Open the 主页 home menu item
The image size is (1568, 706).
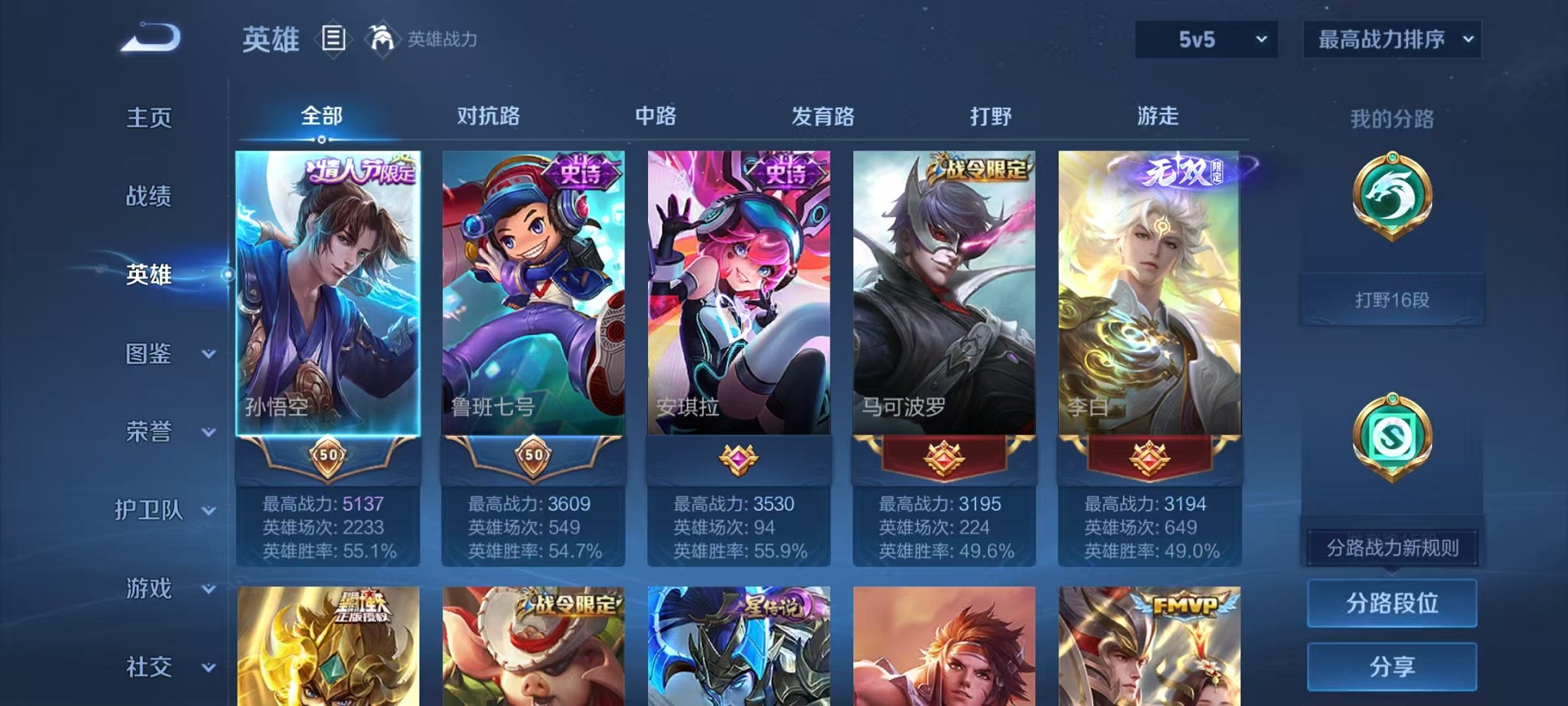pos(148,117)
